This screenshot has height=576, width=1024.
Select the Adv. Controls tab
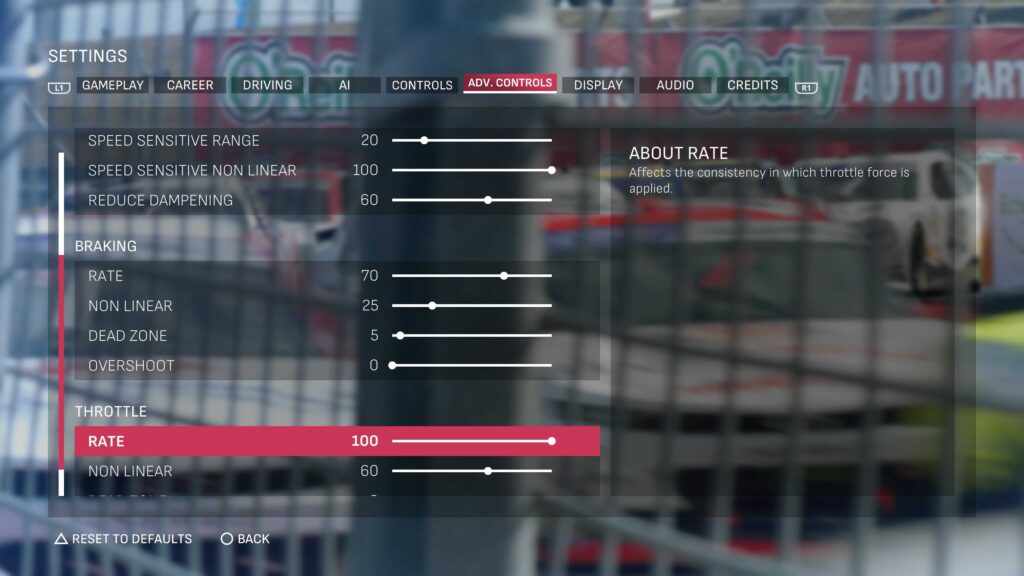click(510, 84)
